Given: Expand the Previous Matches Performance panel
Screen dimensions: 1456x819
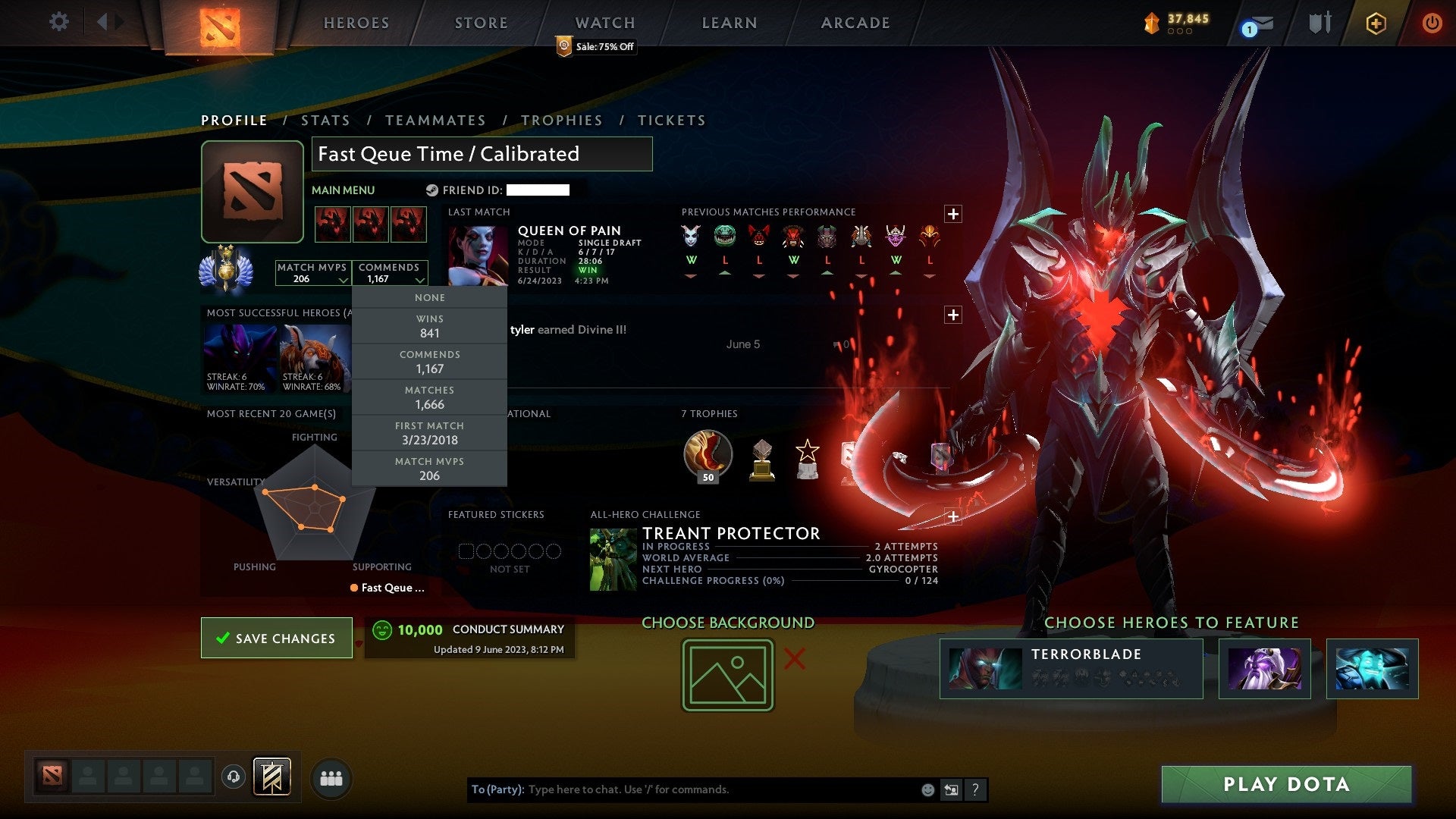Looking at the screenshot, I should [x=953, y=213].
